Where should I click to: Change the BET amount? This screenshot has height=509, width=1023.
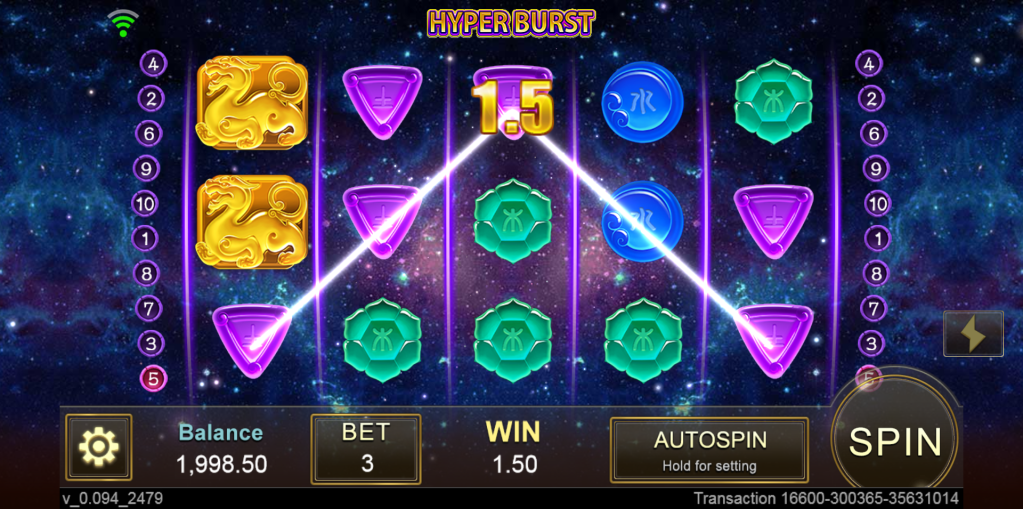pos(366,448)
